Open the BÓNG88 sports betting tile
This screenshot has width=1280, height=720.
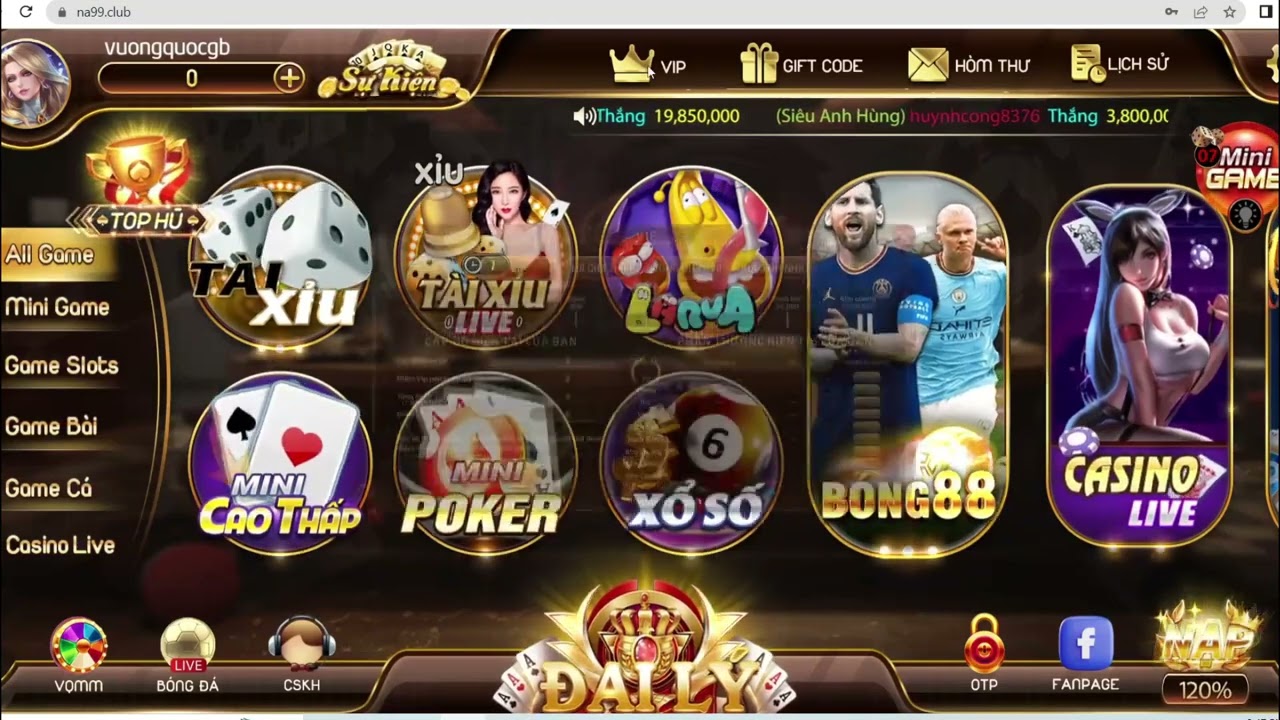(906, 360)
